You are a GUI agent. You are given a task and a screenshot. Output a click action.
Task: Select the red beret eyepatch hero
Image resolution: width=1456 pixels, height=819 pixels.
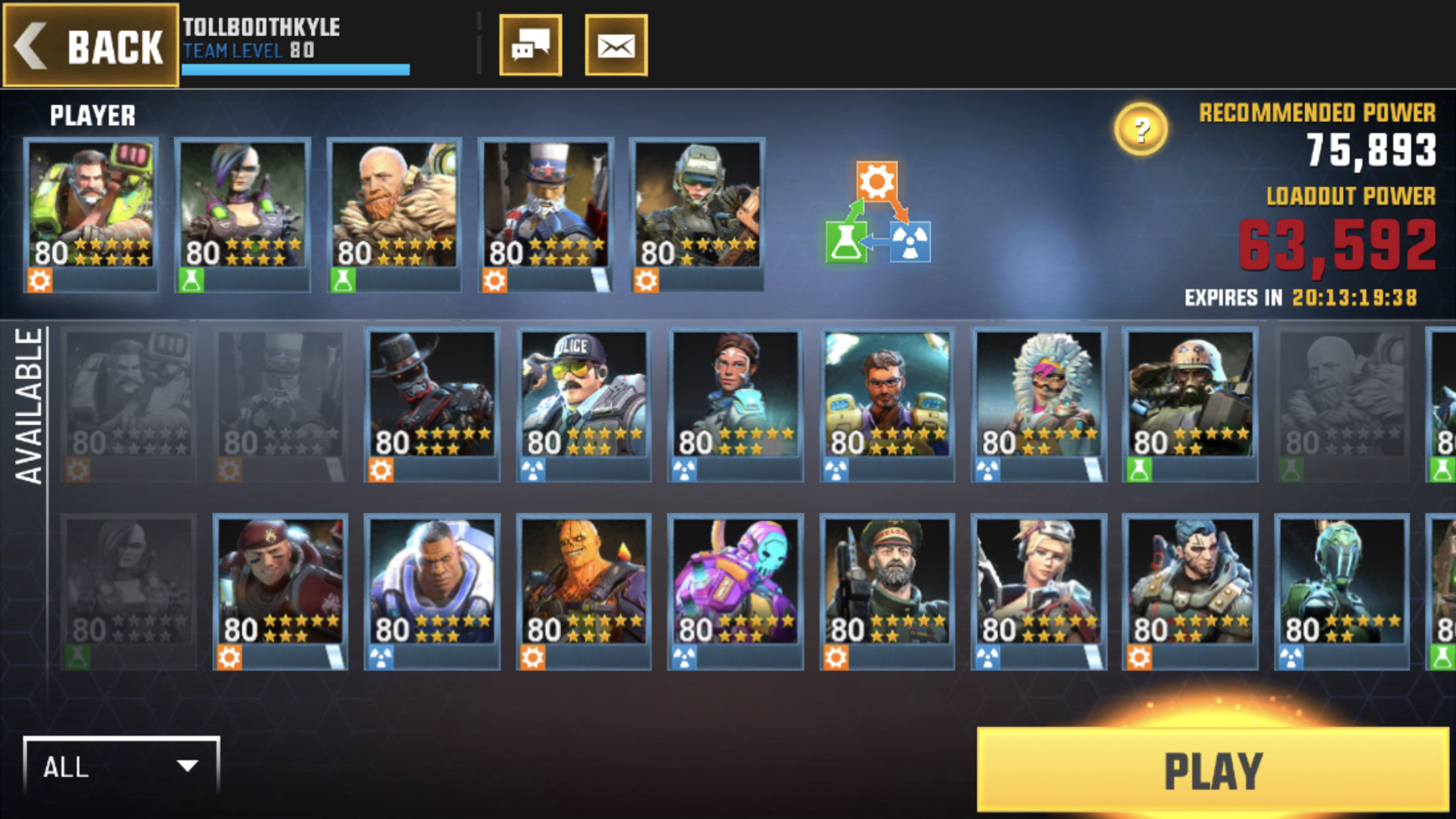coord(280,590)
